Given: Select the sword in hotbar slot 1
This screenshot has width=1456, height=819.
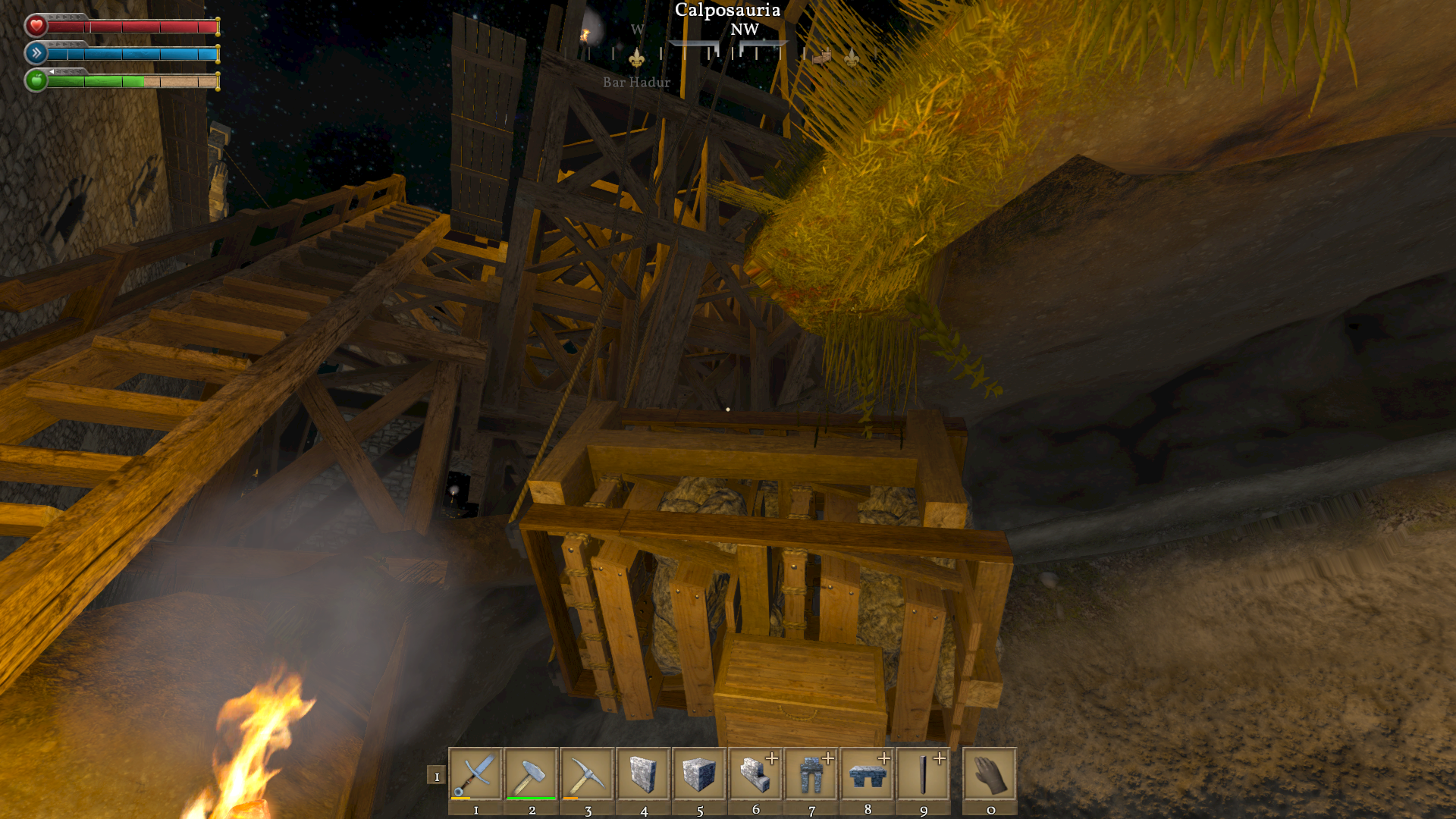Looking at the screenshot, I should pos(475,774).
